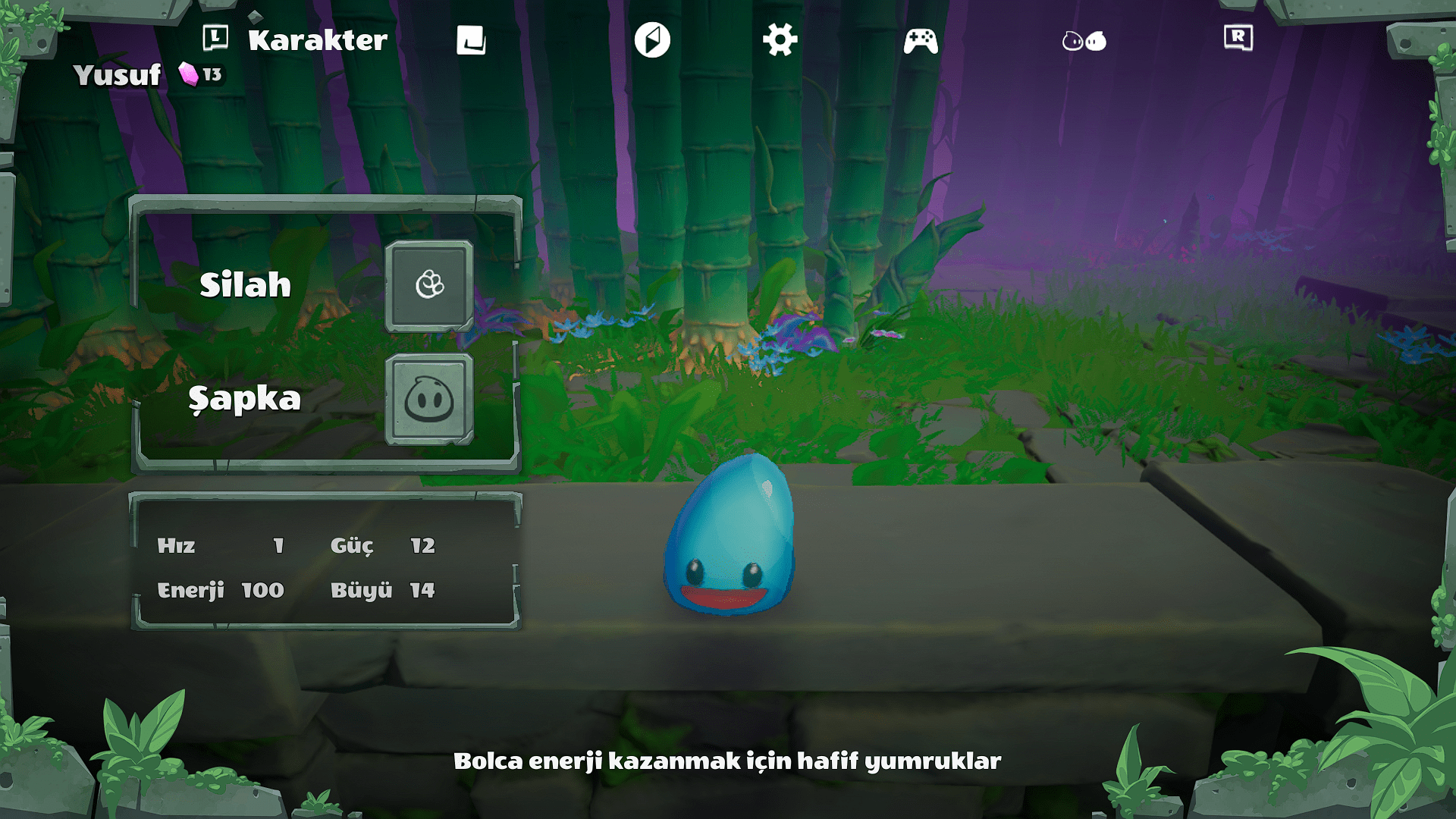The image size is (1456, 819).
Task: Select the Silah weapon slot
Action: click(429, 286)
